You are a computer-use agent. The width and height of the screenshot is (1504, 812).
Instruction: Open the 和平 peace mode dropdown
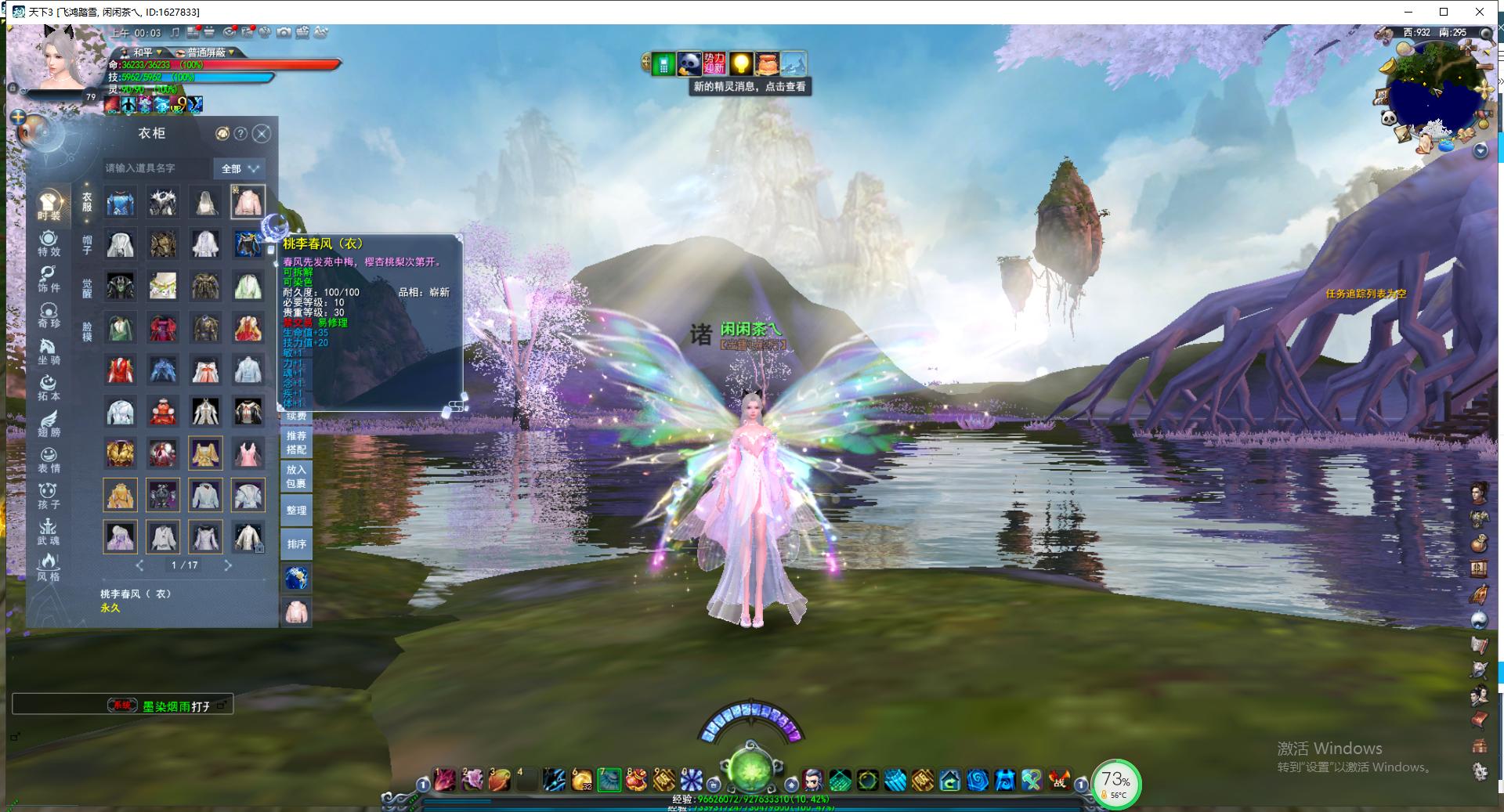146,52
